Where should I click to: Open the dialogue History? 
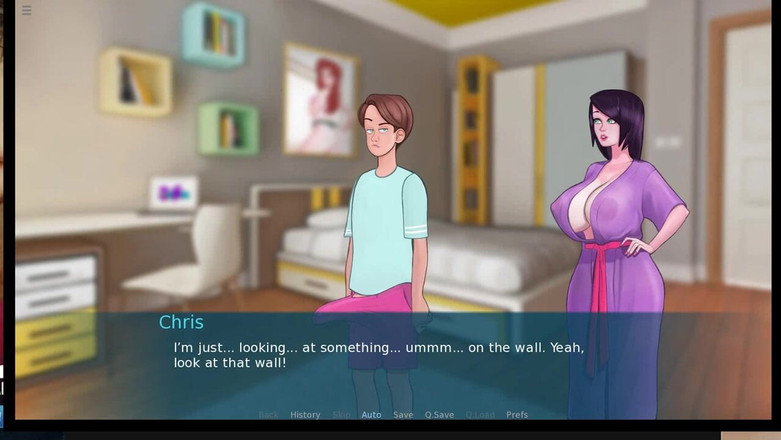305,415
